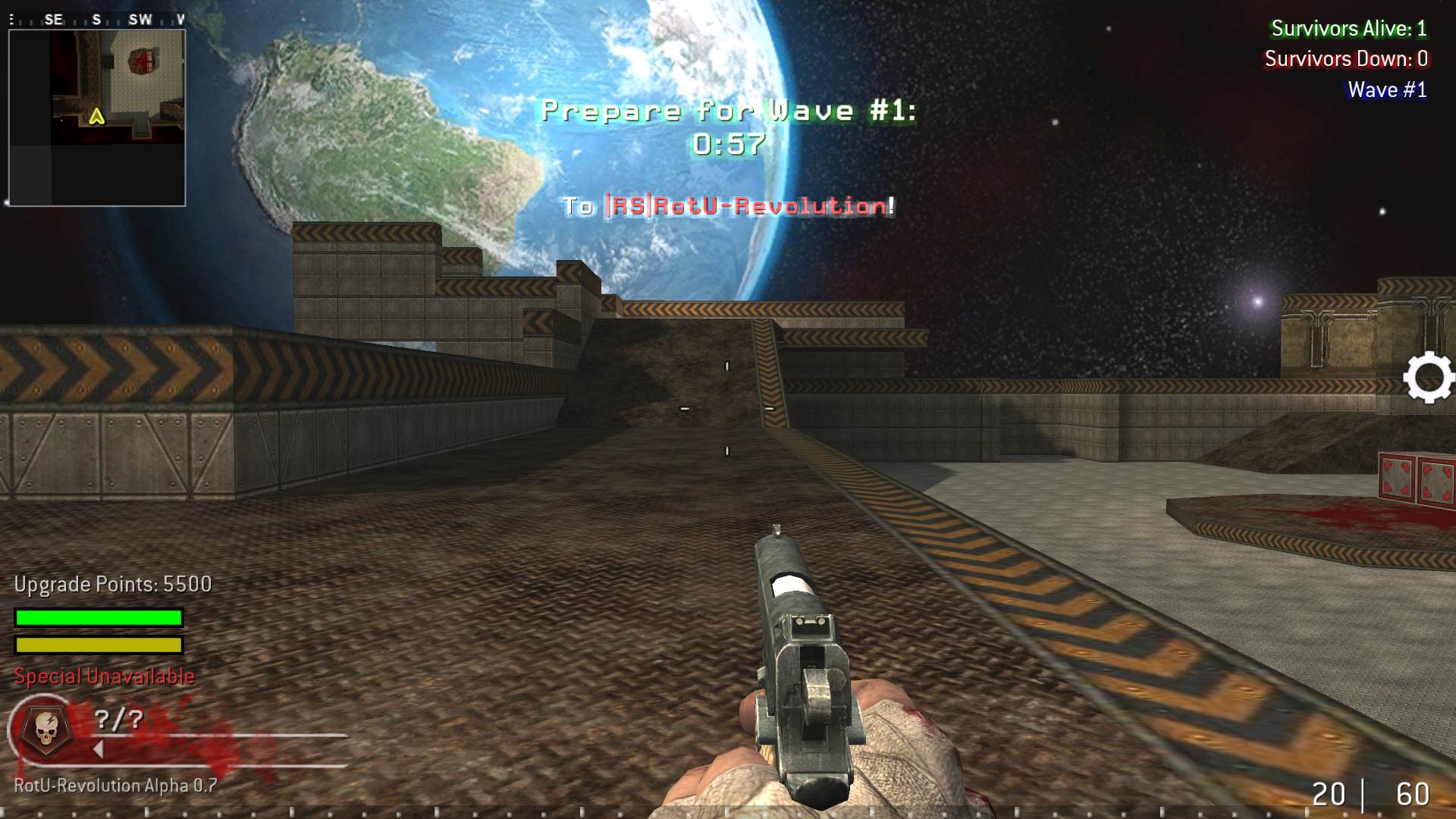The width and height of the screenshot is (1456, 819).
Task: Expand the Wave #1 status label
Action: (x=1387, y=89)
